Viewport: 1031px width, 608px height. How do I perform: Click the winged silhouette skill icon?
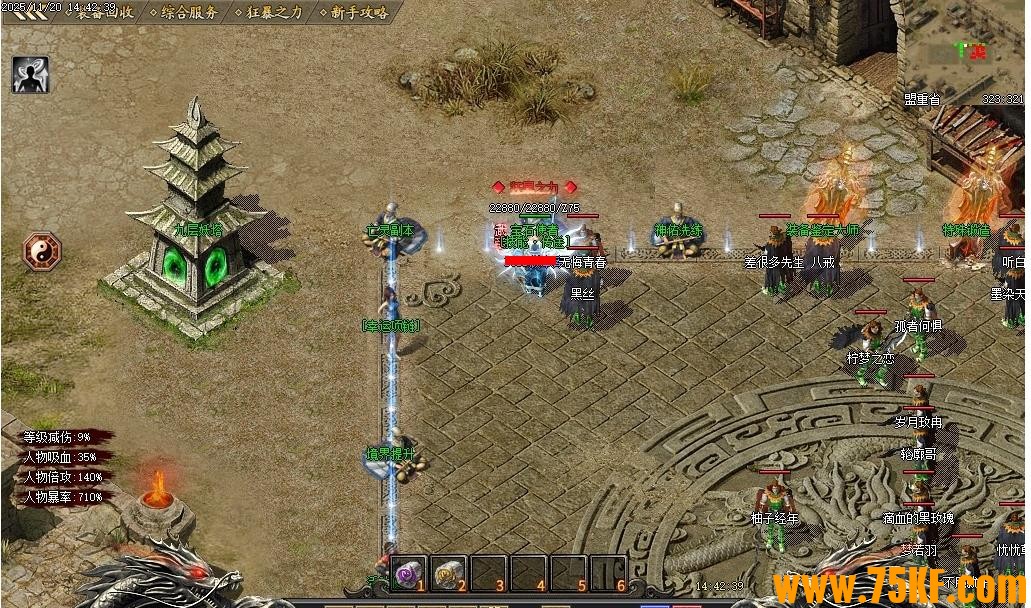31,75
